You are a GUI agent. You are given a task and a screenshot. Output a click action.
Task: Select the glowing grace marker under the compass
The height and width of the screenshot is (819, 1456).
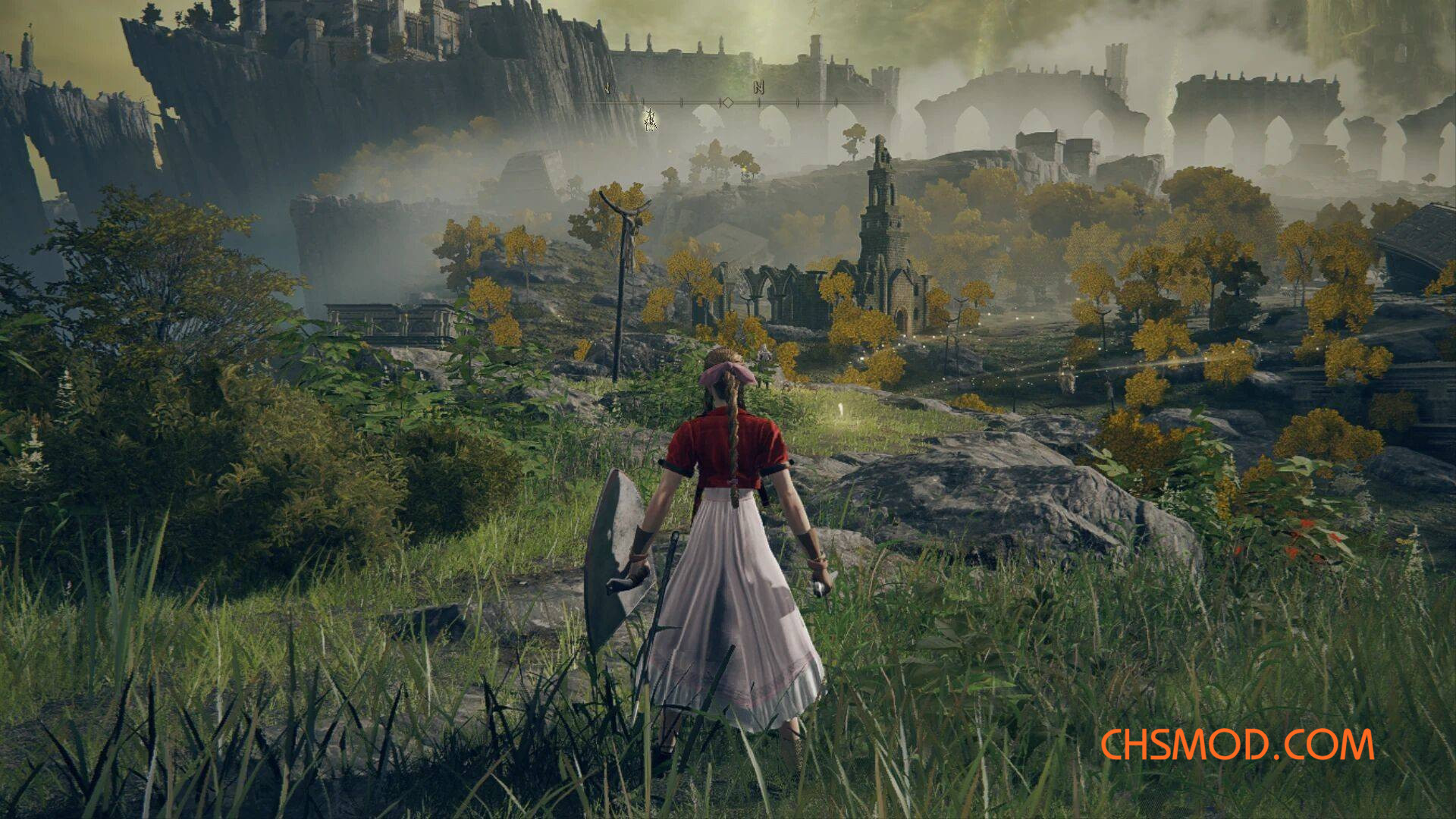tap(650, 119)
